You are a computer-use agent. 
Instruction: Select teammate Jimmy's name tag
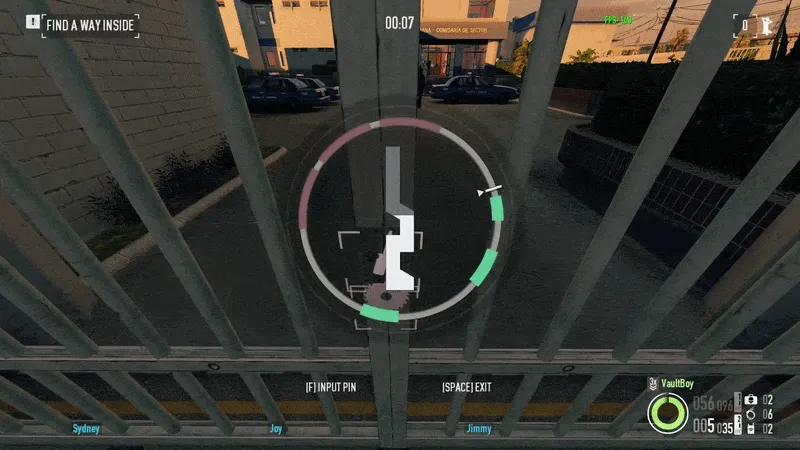[x=478, y=428]
